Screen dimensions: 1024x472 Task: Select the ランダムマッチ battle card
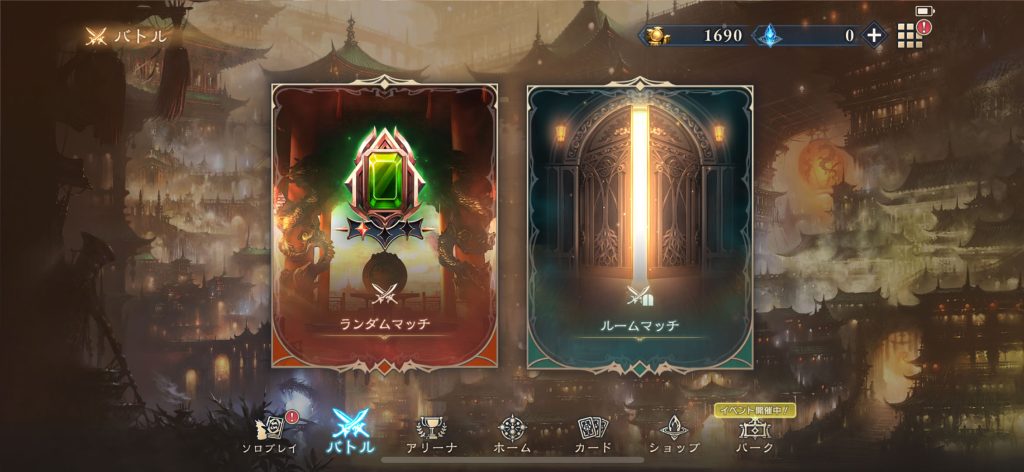pyautogui.click(x=384, y=228)
